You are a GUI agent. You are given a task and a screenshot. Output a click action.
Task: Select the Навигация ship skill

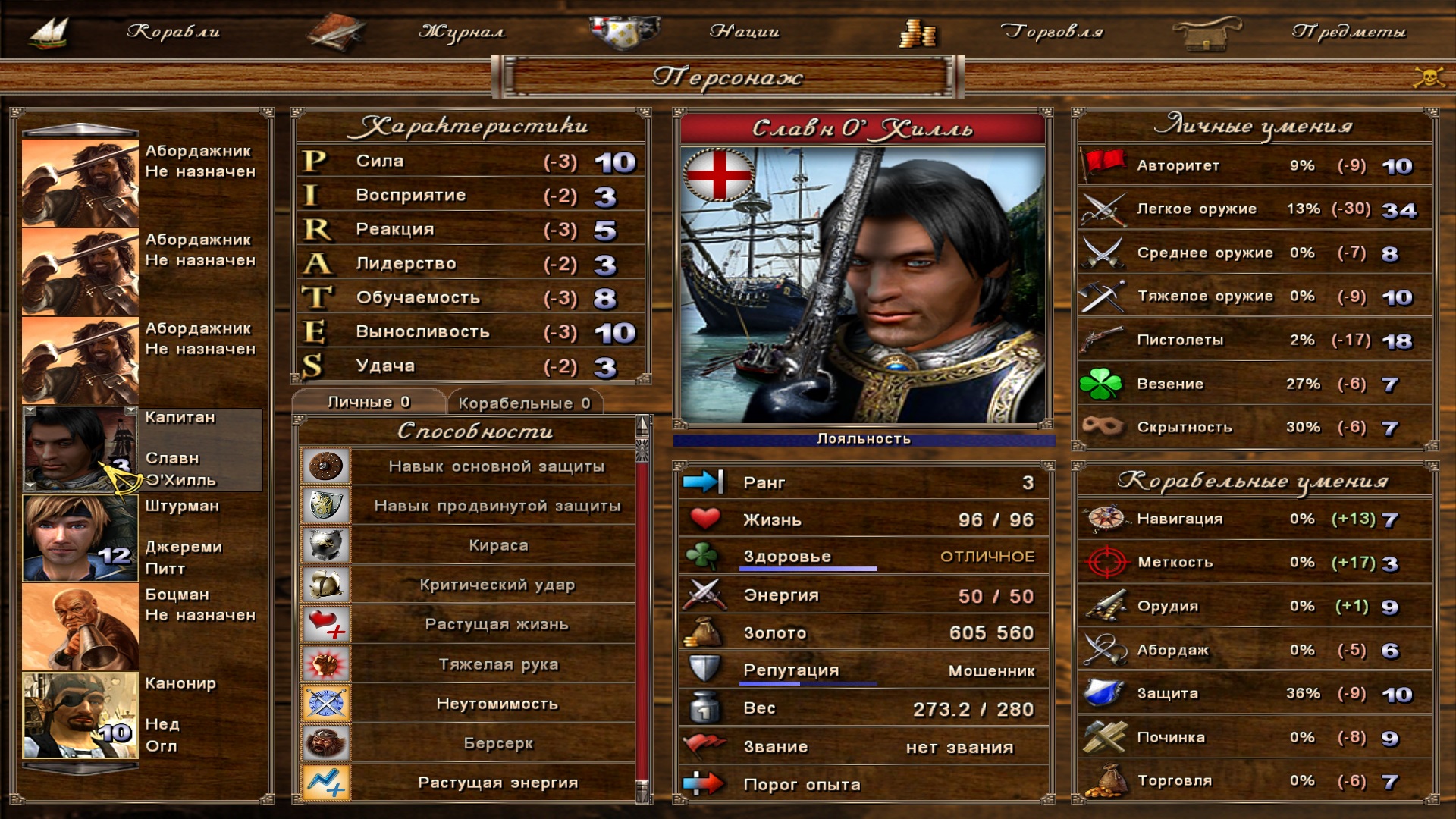(1254, 519)
